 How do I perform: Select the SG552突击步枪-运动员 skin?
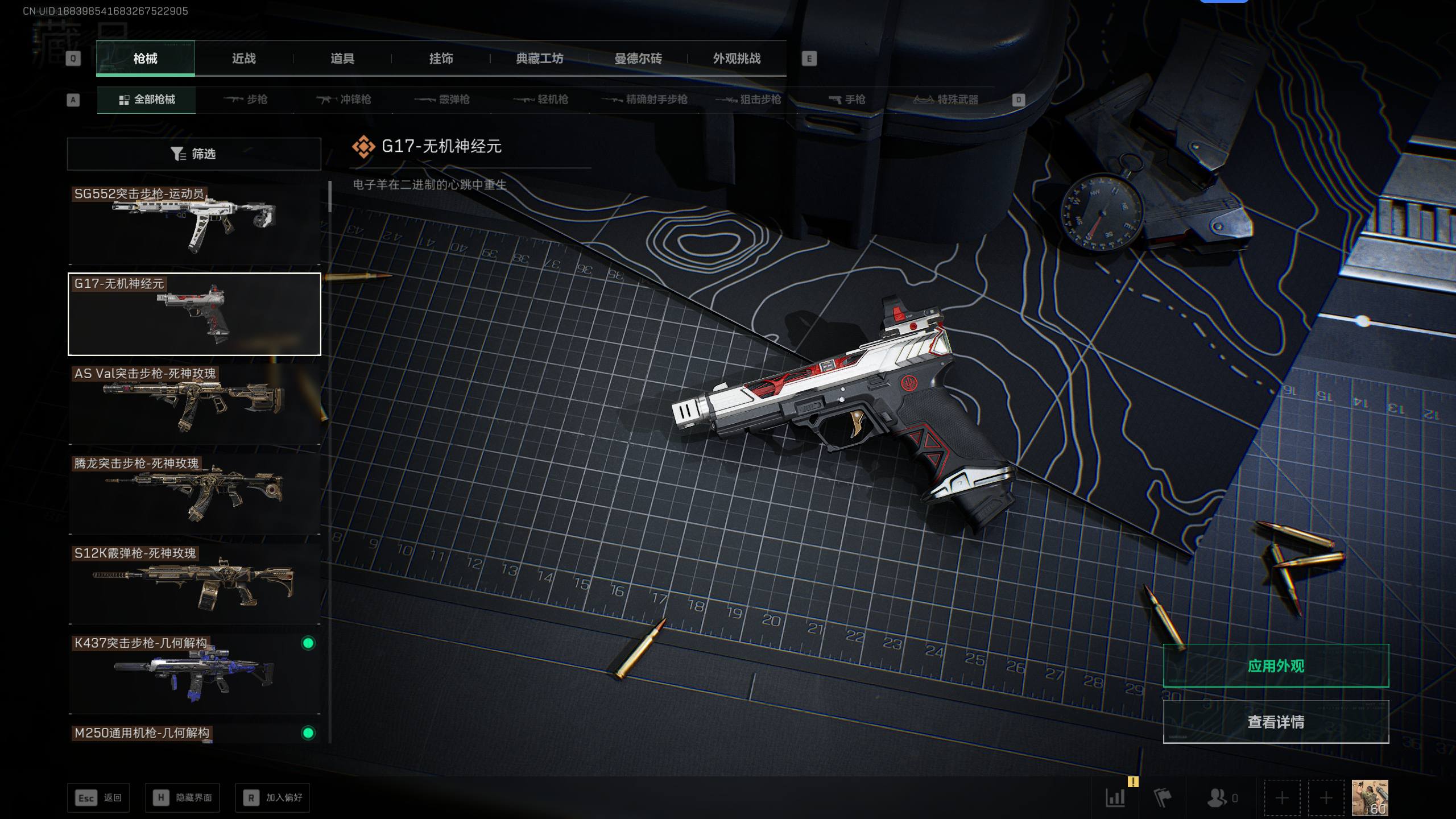pyautogui.click(x=194, y=224)
